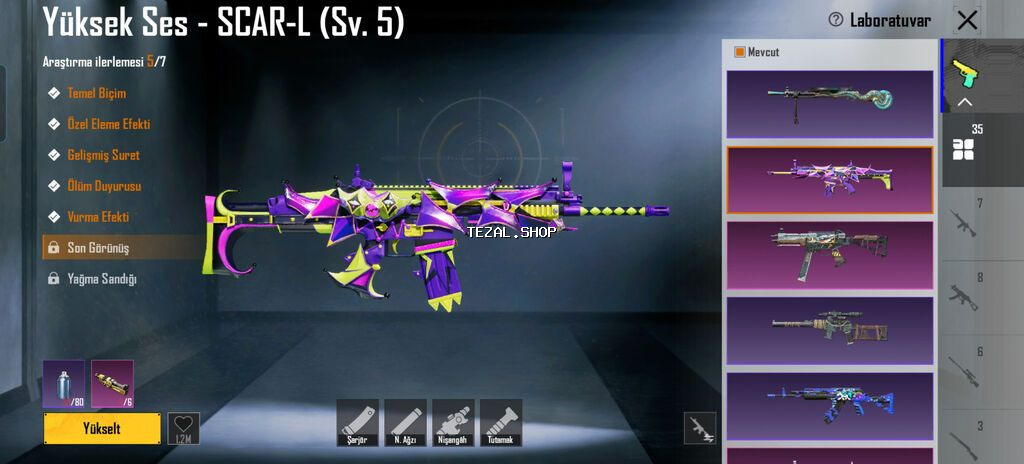This screenshot has height=464, width=1024.
Task: Choose the Özel Eleme Efekti entry
Action: coord(108,124)
